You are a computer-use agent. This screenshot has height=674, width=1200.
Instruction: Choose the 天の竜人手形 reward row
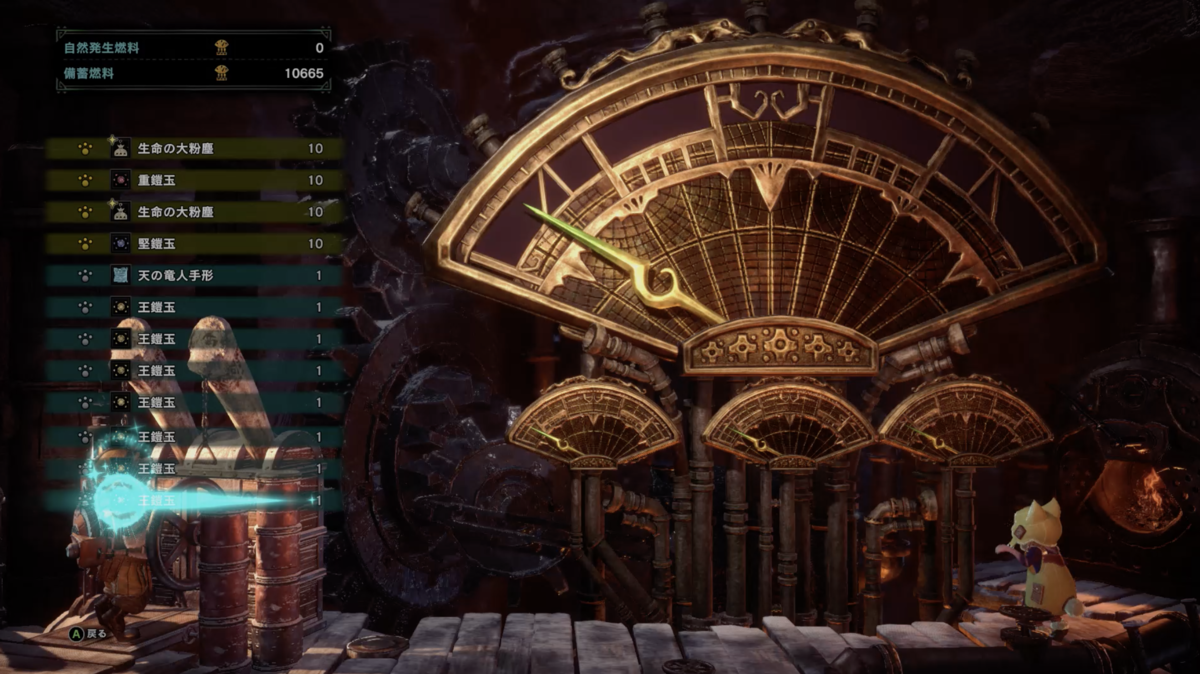(x=195, y=276)
